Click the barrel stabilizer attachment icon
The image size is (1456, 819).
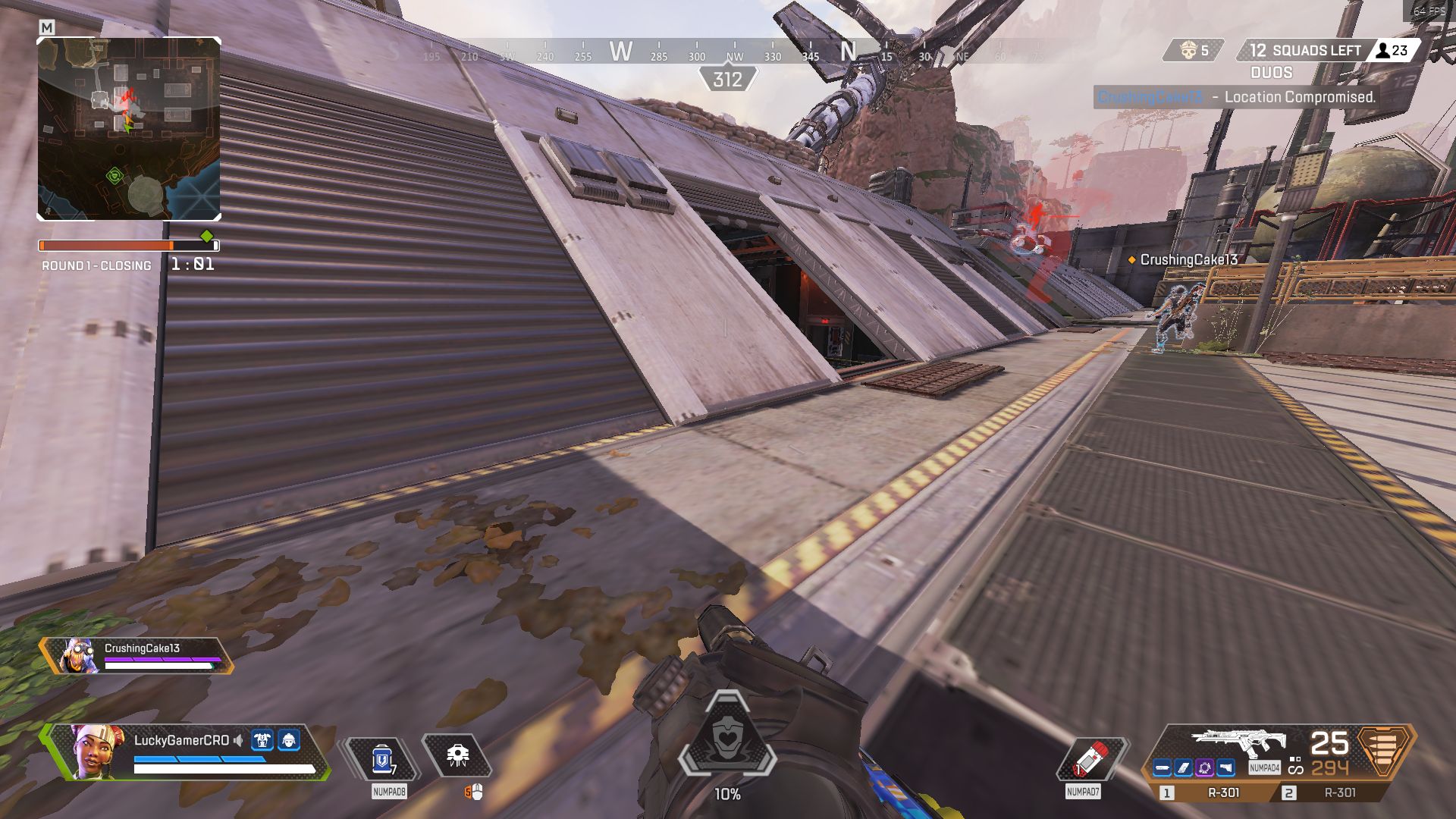tap(1163, 768)
